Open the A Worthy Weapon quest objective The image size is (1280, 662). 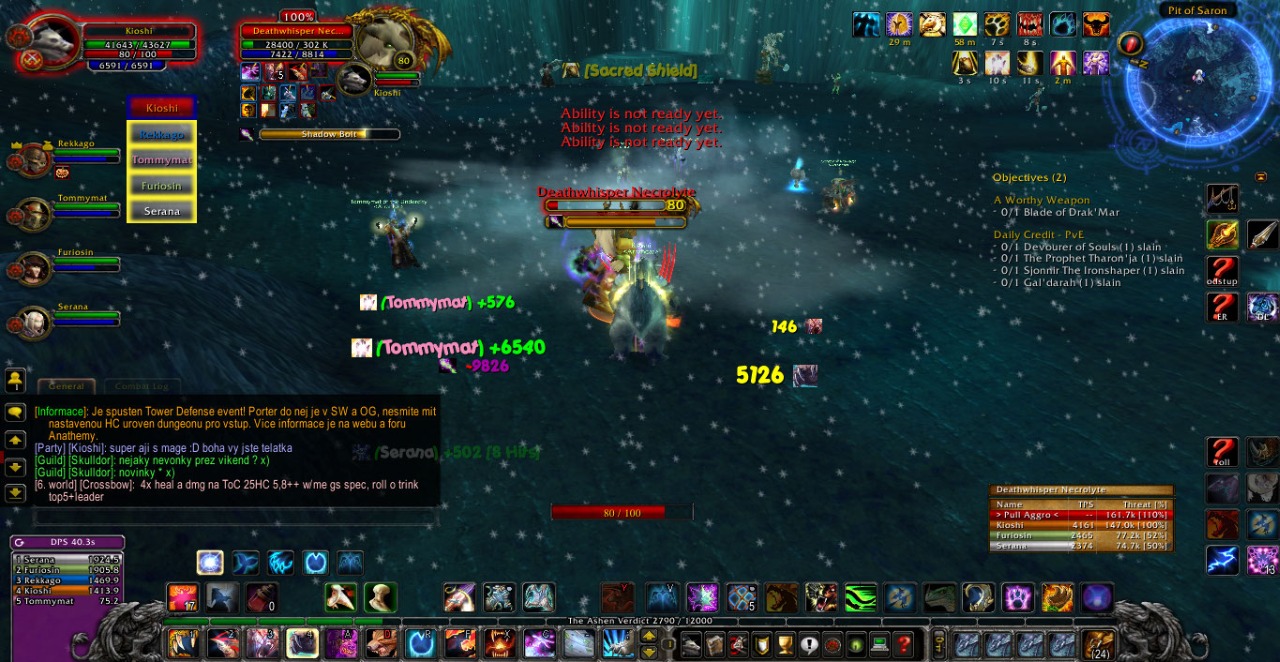click(x=1041, y=200)
